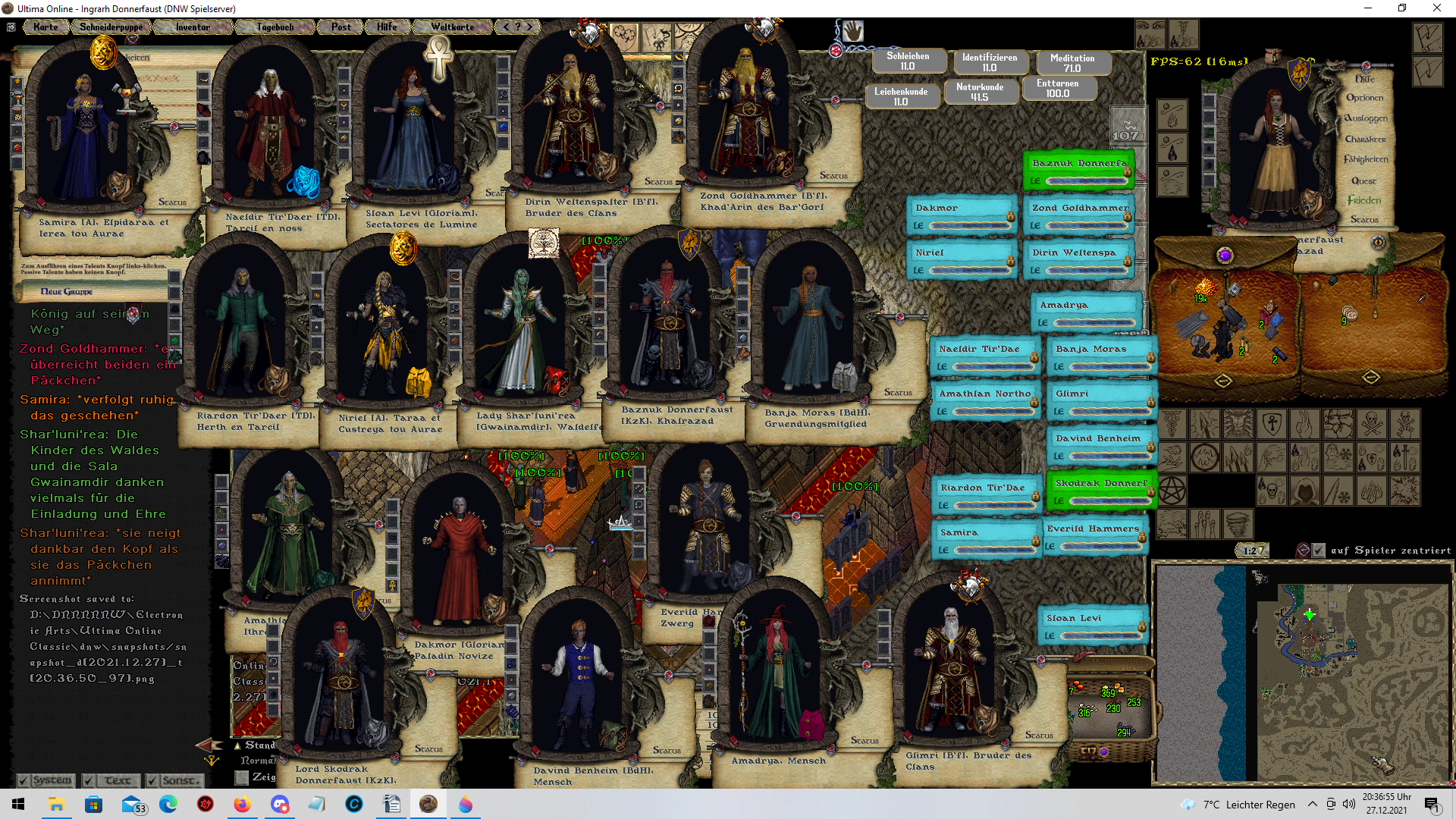
Task: Open the Post menu
Action: click(x=340, y=27)
